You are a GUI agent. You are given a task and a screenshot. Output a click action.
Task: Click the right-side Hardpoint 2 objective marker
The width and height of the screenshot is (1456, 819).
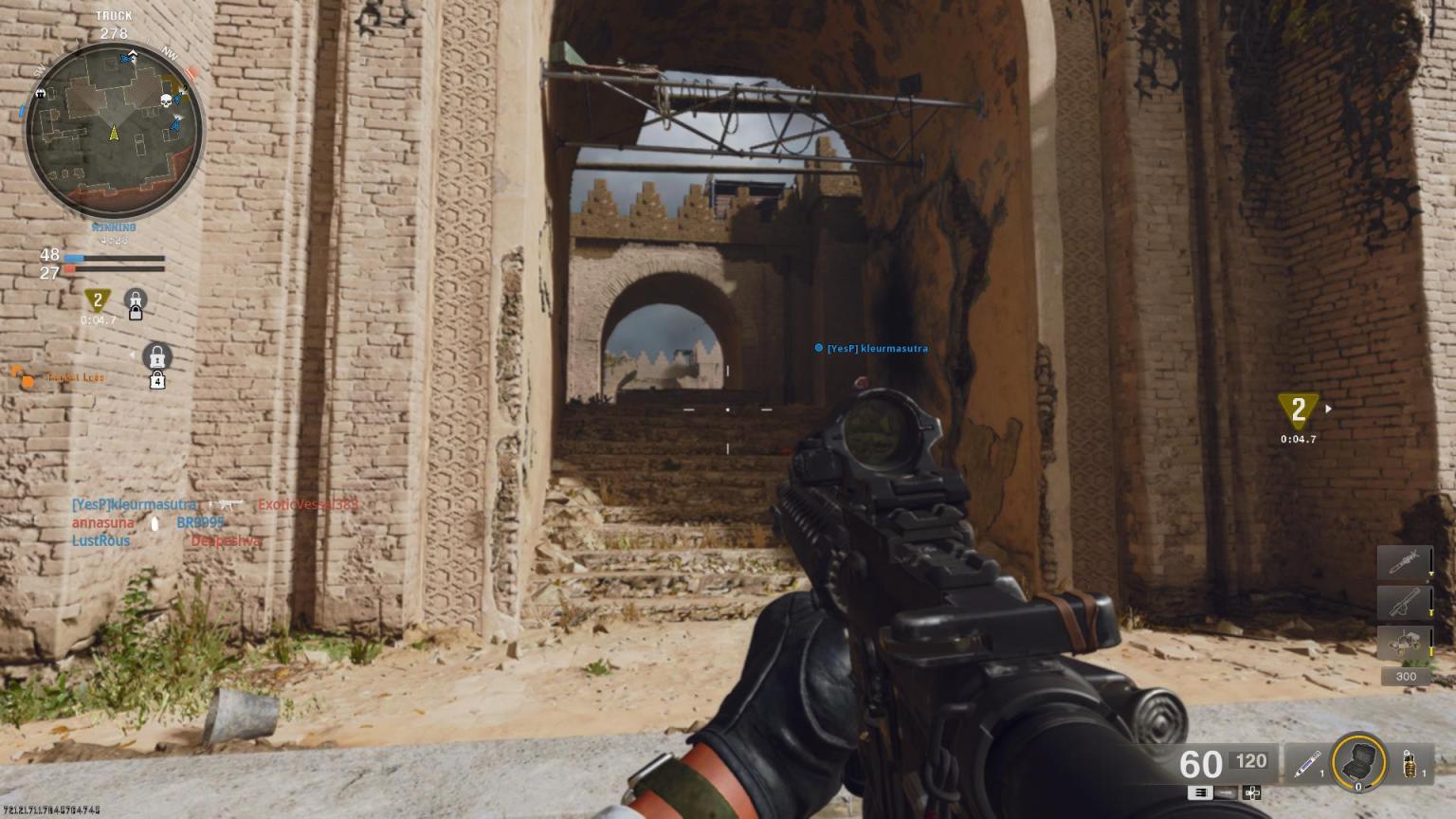pos(1298,409)
